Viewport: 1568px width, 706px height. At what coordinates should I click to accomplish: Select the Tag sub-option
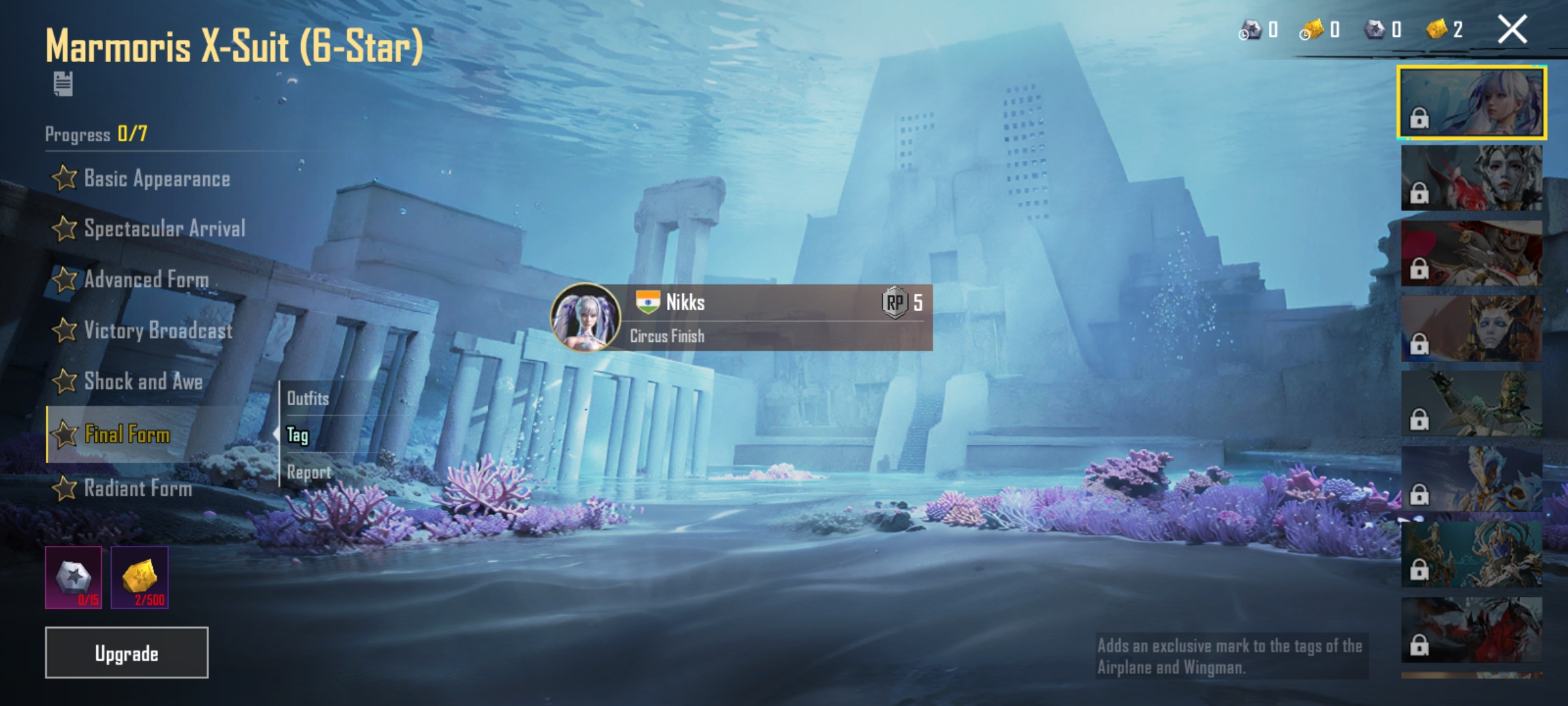click(x=298, y=435)
